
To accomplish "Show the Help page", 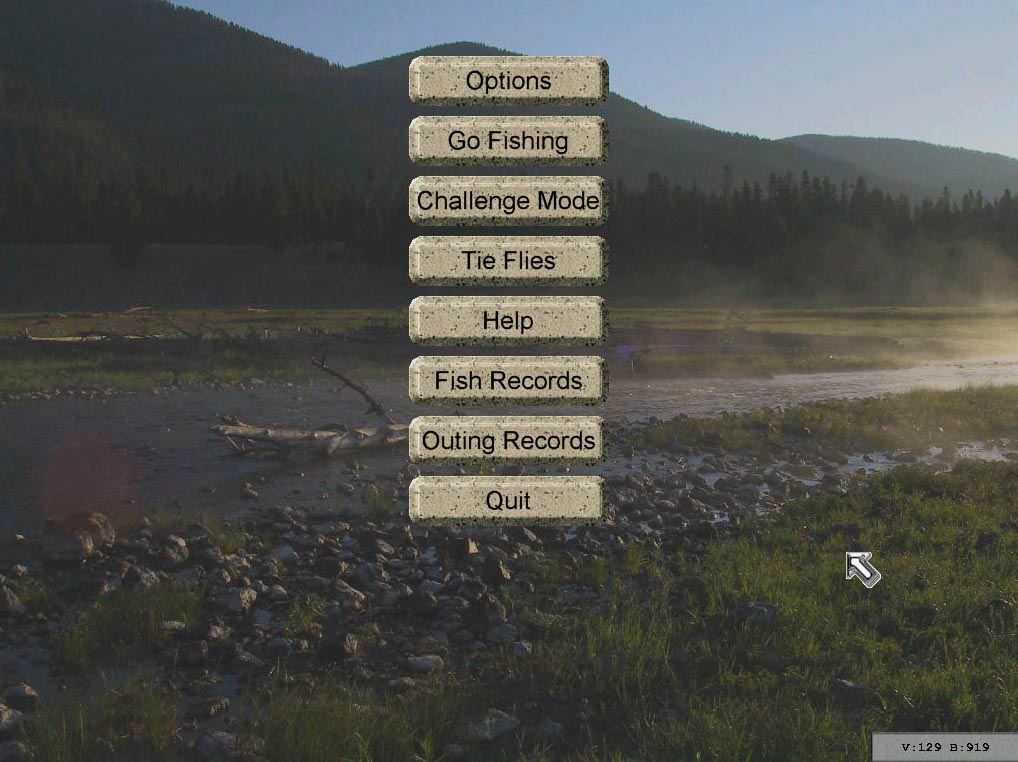I will coord(508,321).
